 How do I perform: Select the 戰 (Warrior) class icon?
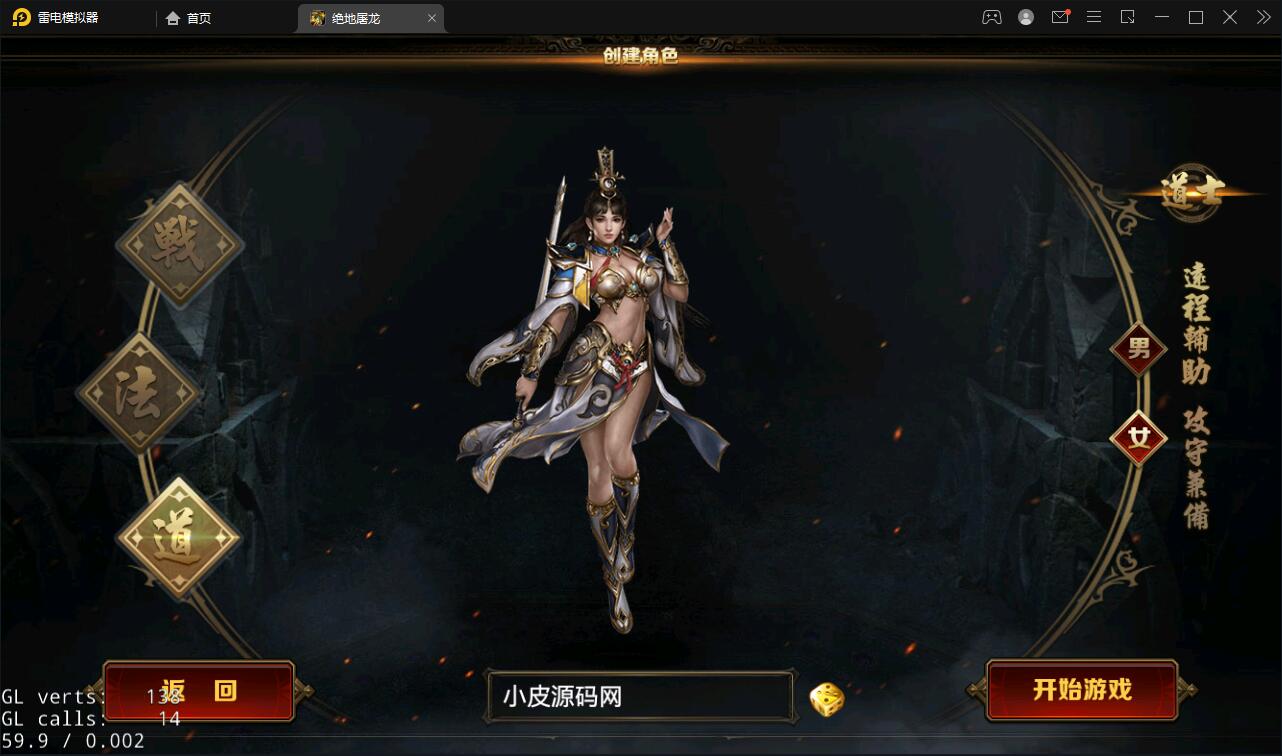coord(180,240)
